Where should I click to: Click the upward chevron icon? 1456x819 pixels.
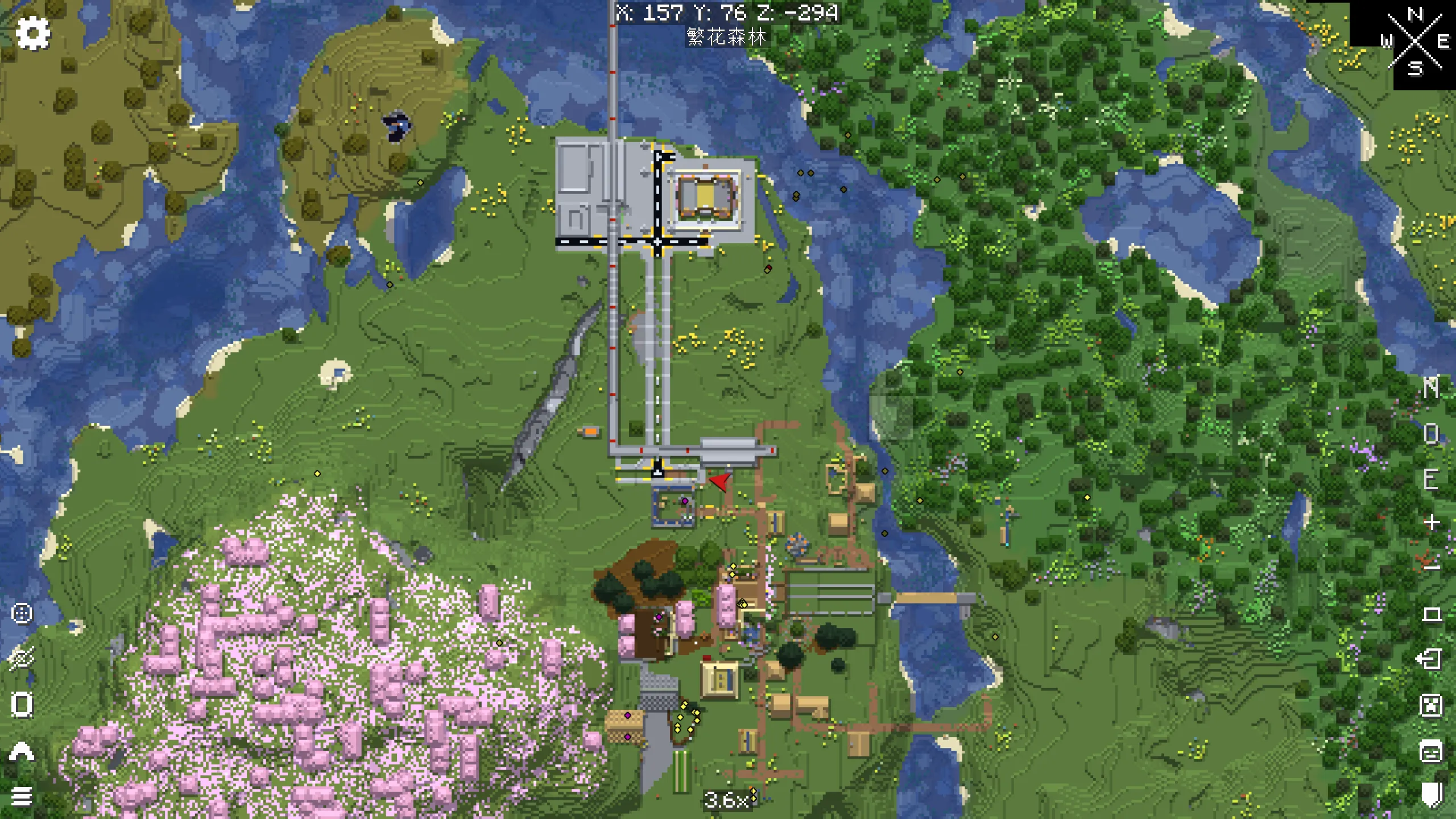[x=22, y=751]
